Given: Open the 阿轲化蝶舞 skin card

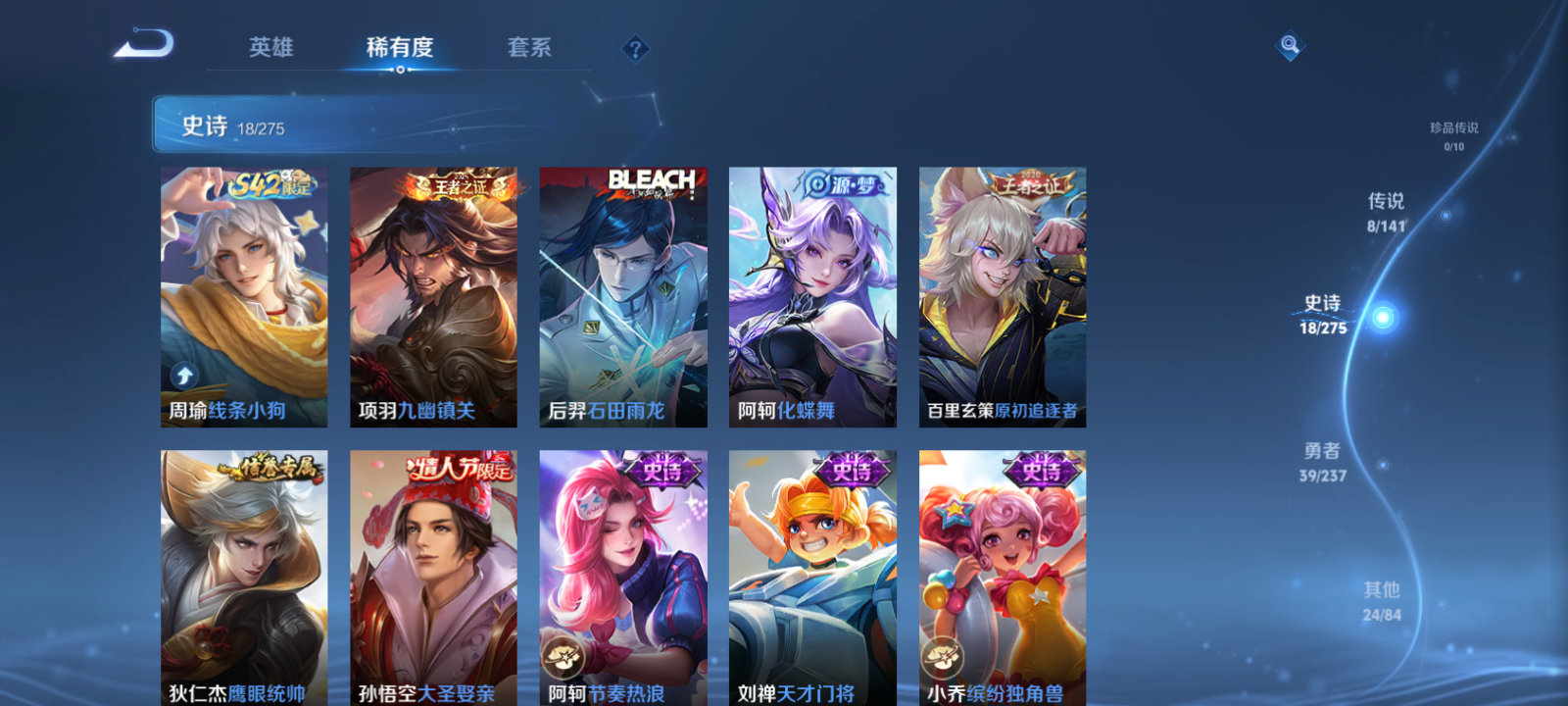Looking at the screenshot, I should pyautogui.click(x=812, y=294).
